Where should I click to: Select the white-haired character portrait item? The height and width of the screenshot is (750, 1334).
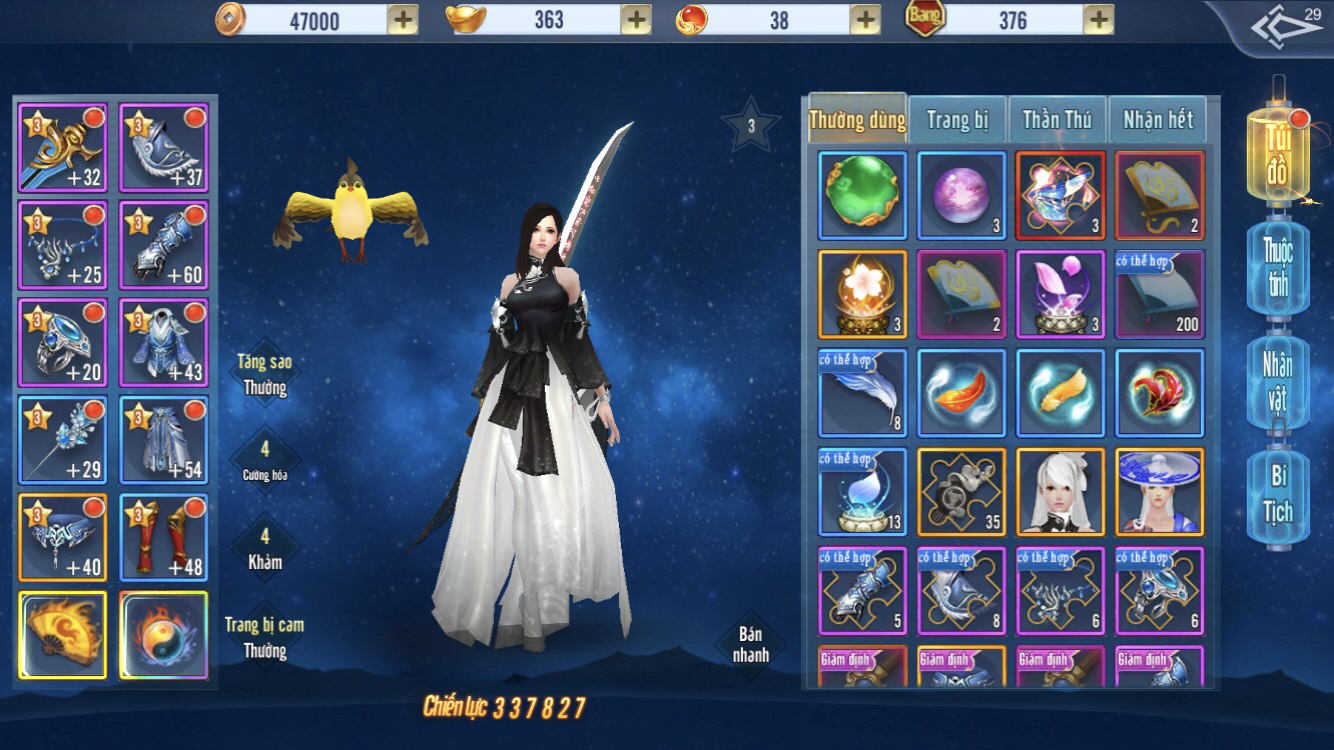pyautogui.click(x=1060, y=491)
